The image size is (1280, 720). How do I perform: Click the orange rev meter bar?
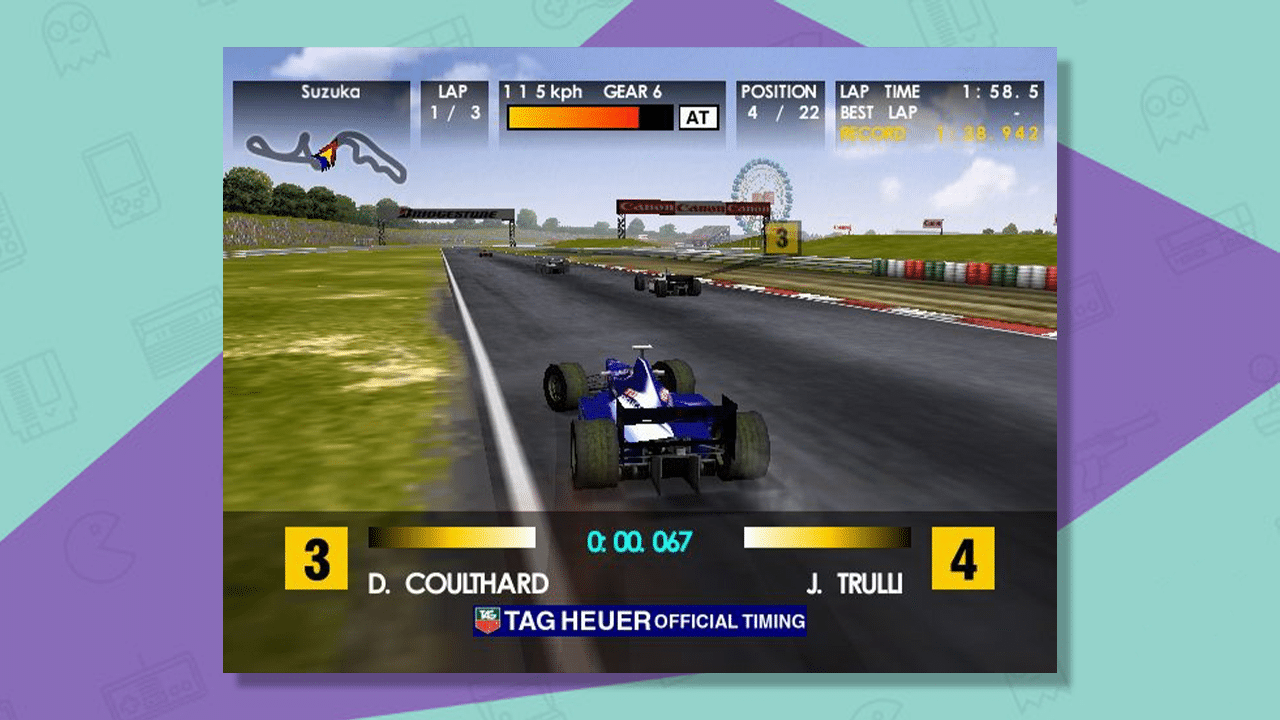tap(575, 118)
